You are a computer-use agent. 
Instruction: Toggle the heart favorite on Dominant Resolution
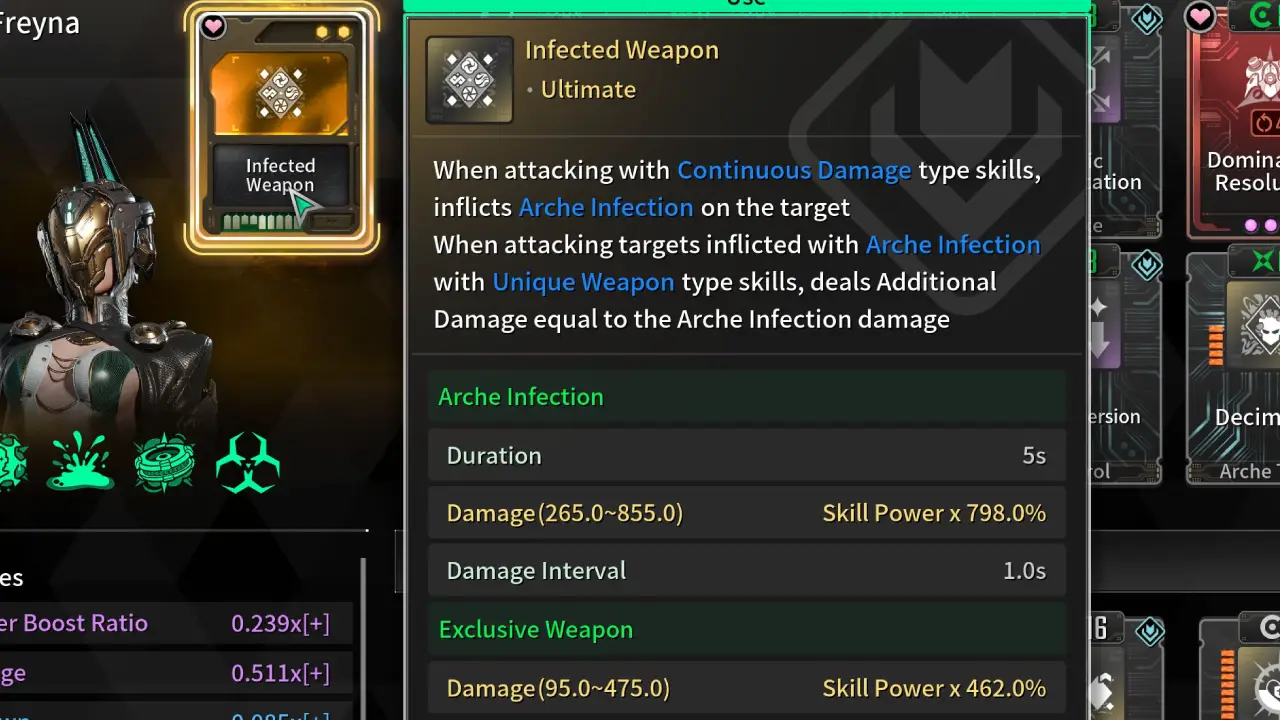(1200, 17)
